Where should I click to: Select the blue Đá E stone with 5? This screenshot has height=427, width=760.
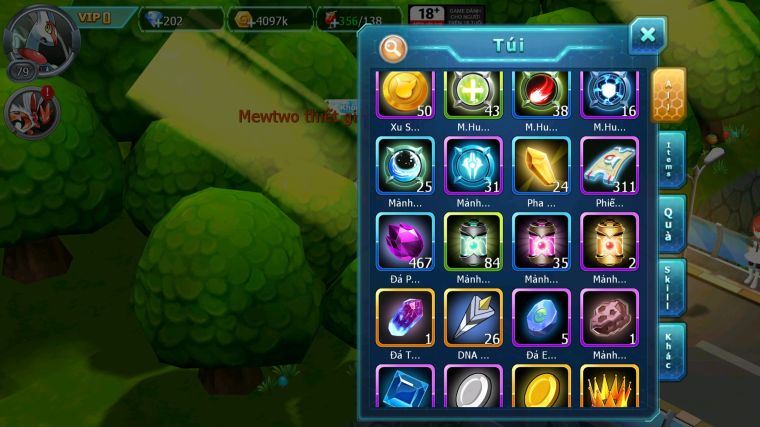click(541, 317)
